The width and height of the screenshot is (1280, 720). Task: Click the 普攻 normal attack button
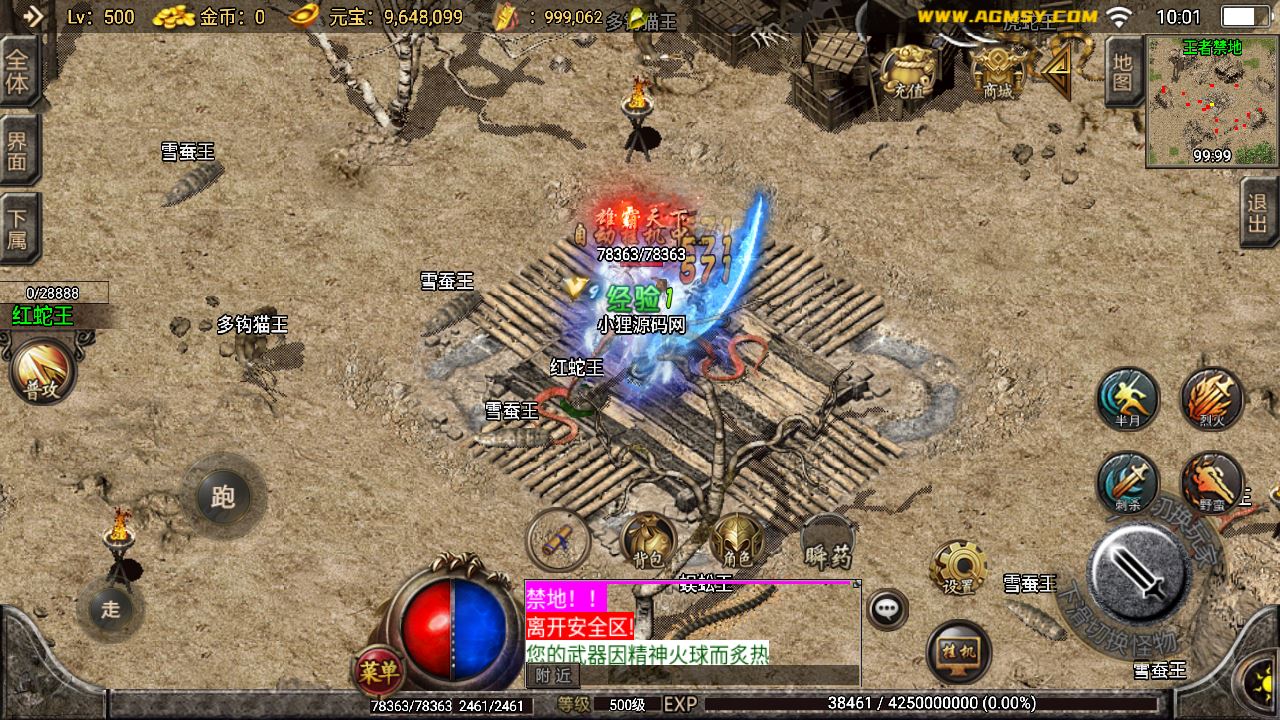(43, 371)
